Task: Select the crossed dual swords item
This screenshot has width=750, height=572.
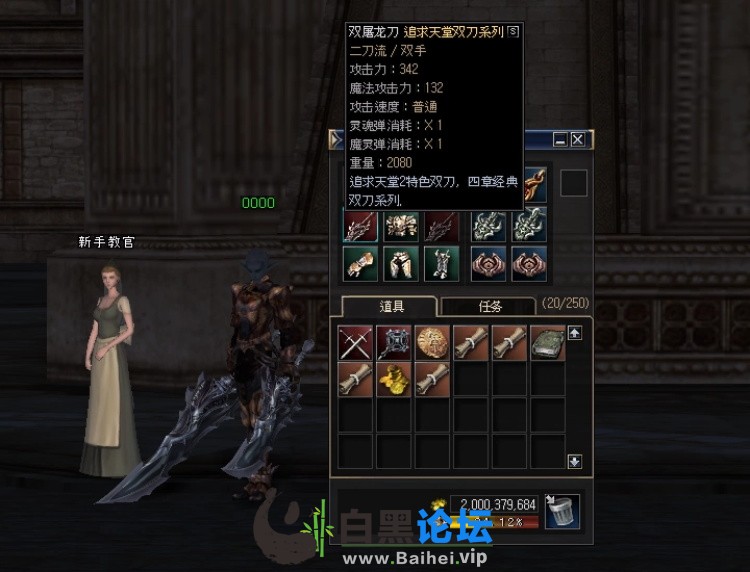Action: click(x=355, y=343)
